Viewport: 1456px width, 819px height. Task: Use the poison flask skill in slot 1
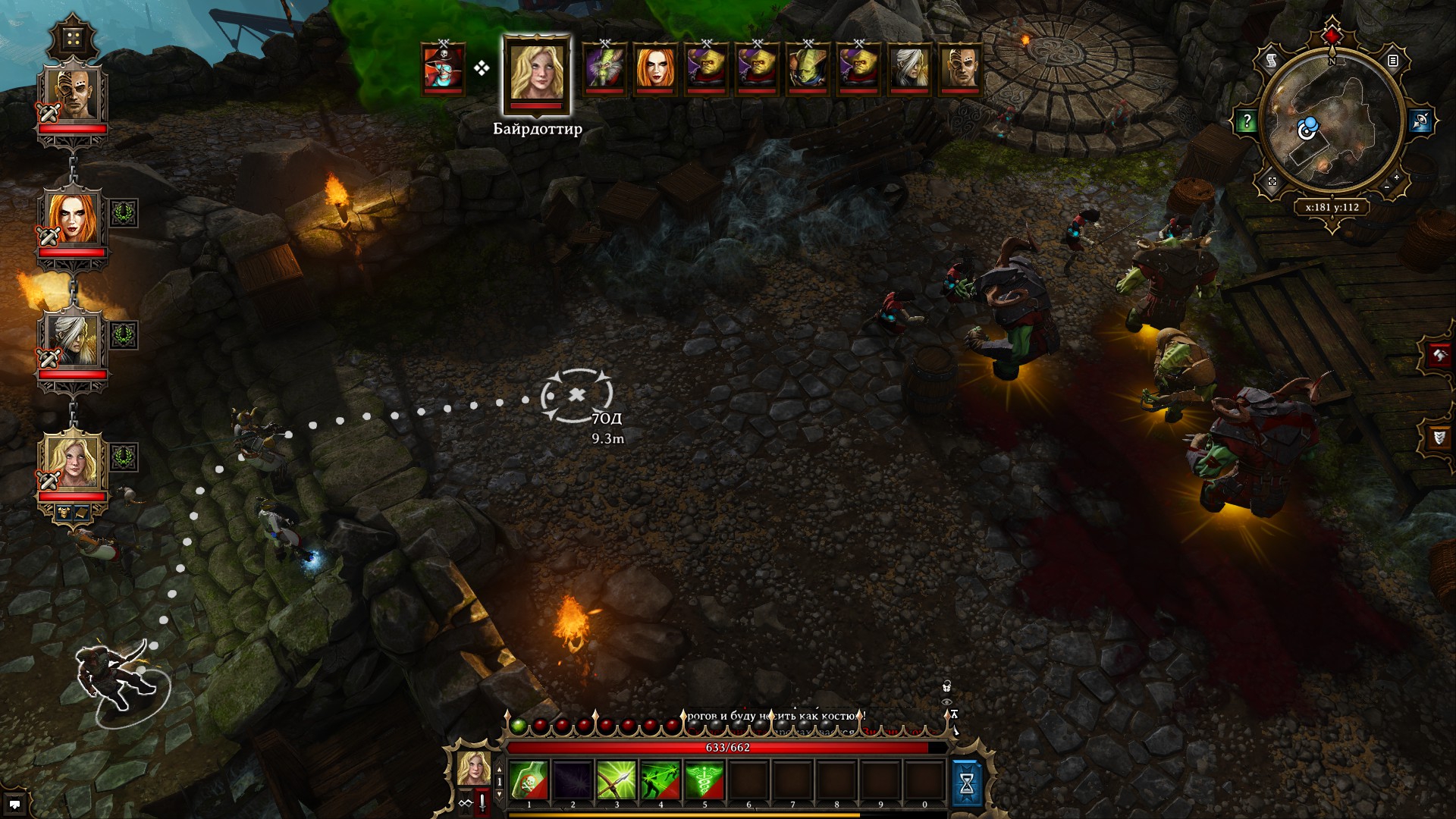point(529,781)
